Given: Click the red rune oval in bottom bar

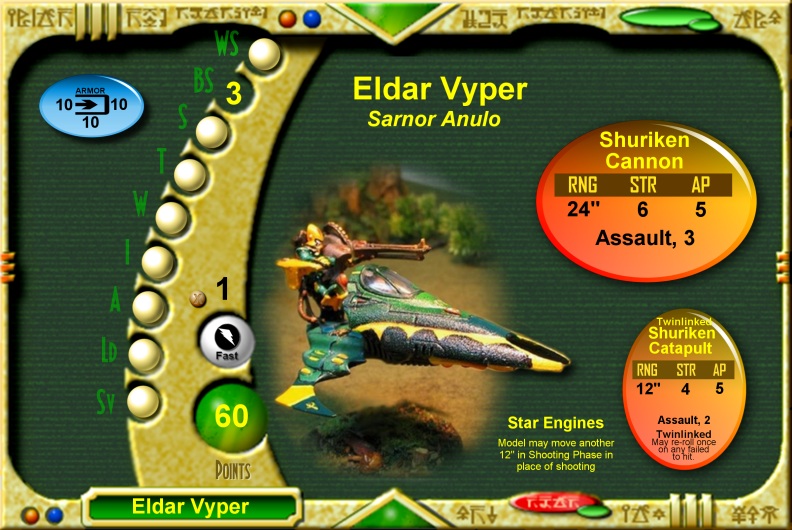Looking at the screenshot, I should pyautogui.click(x=542, y=502).
